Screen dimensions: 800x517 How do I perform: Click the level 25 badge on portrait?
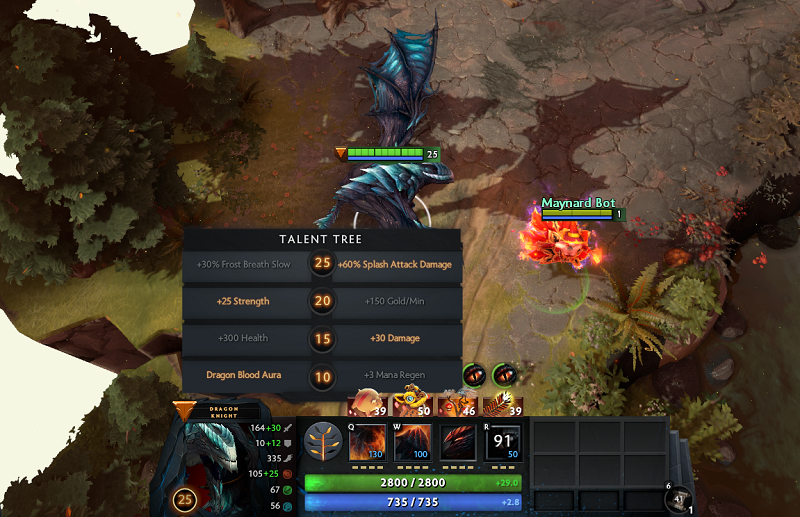pyautogui.click(x=185, y=500)
